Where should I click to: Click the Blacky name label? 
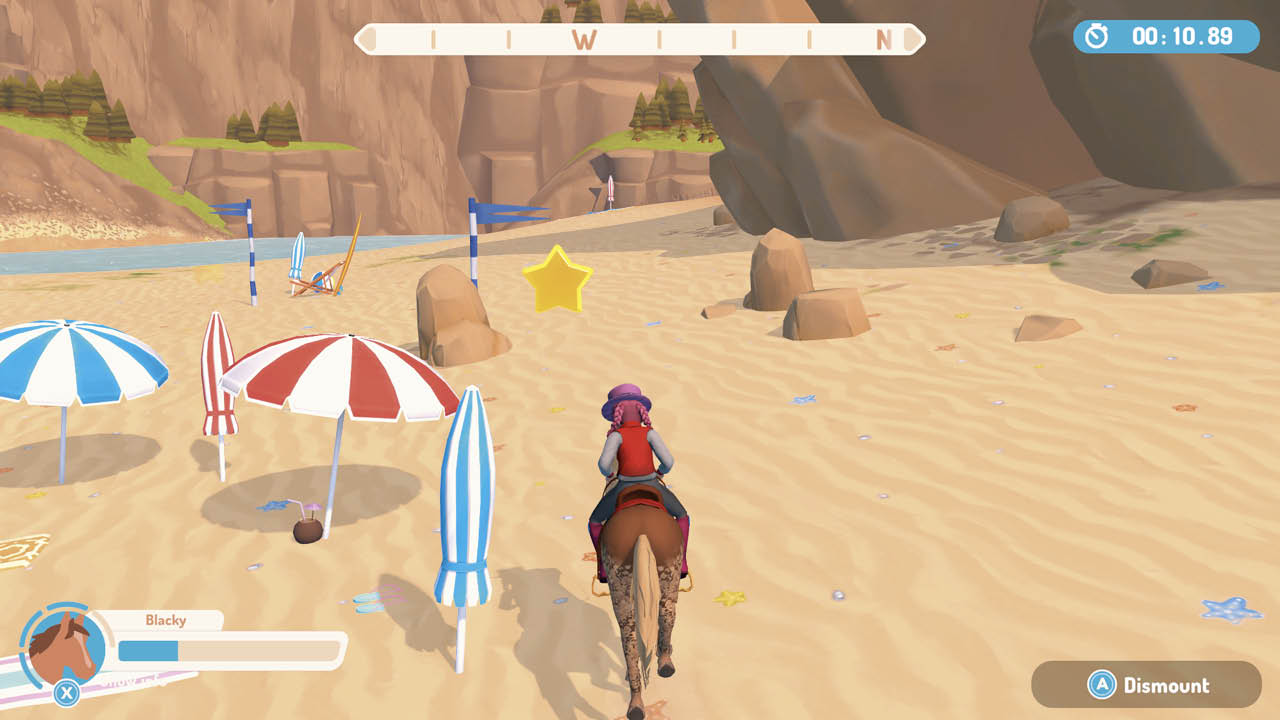[x=166, y=620]
